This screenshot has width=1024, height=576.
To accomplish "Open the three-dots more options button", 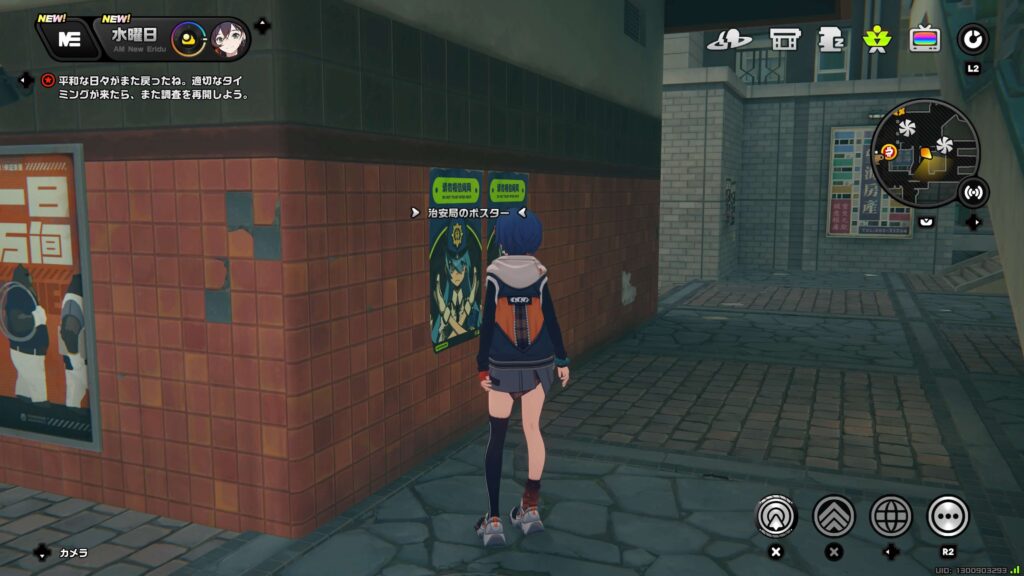I will click(x=948, y=516).
